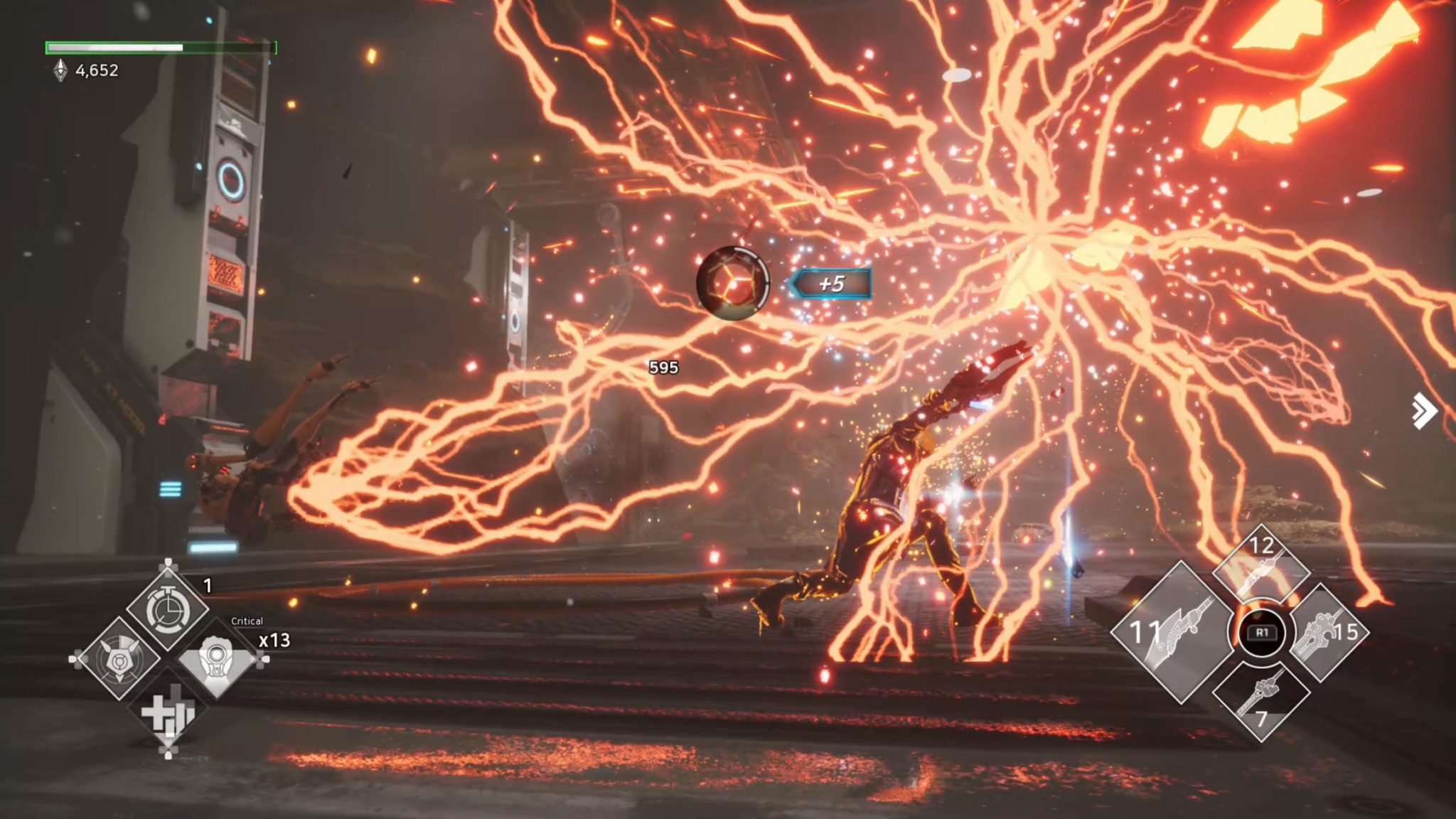The image size is (1456, 819).
Task: Select the large blade weapon marked 11
Action: (1171, 632)
